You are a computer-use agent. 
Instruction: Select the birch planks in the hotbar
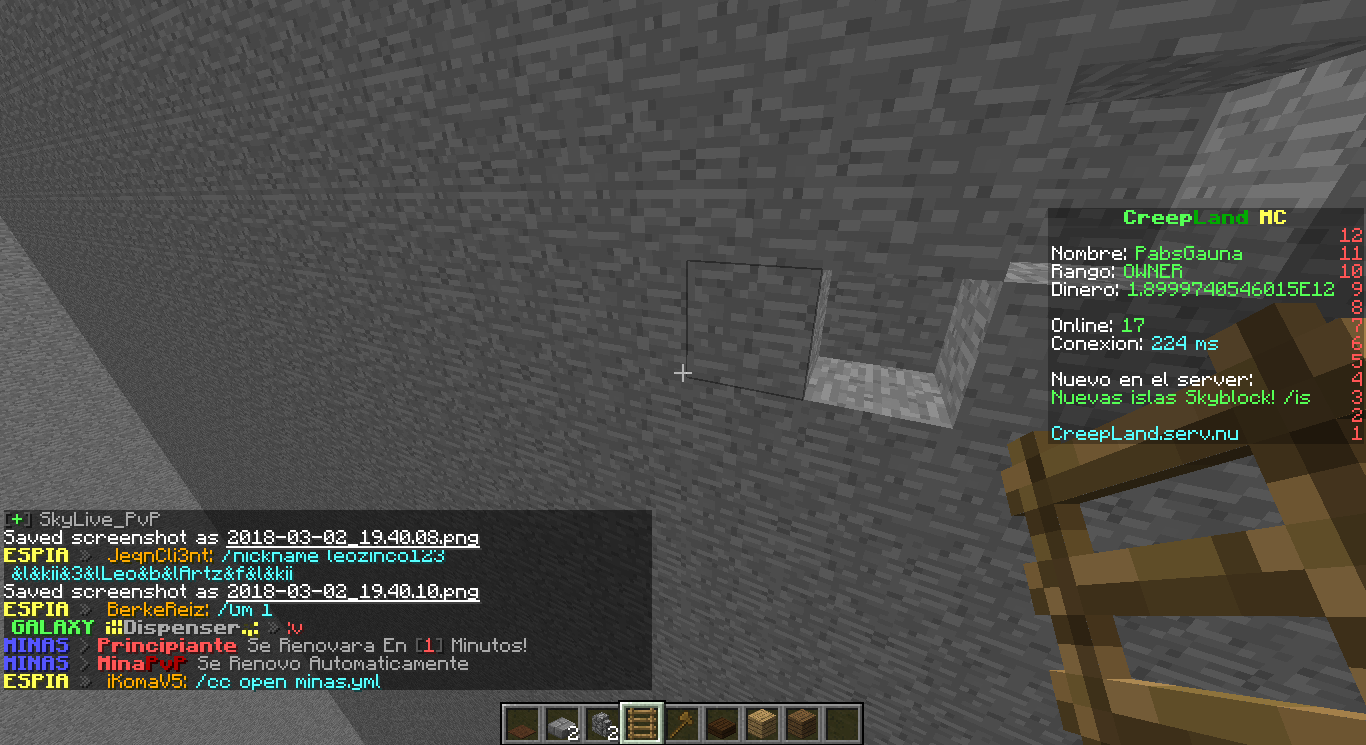[764, 723]
